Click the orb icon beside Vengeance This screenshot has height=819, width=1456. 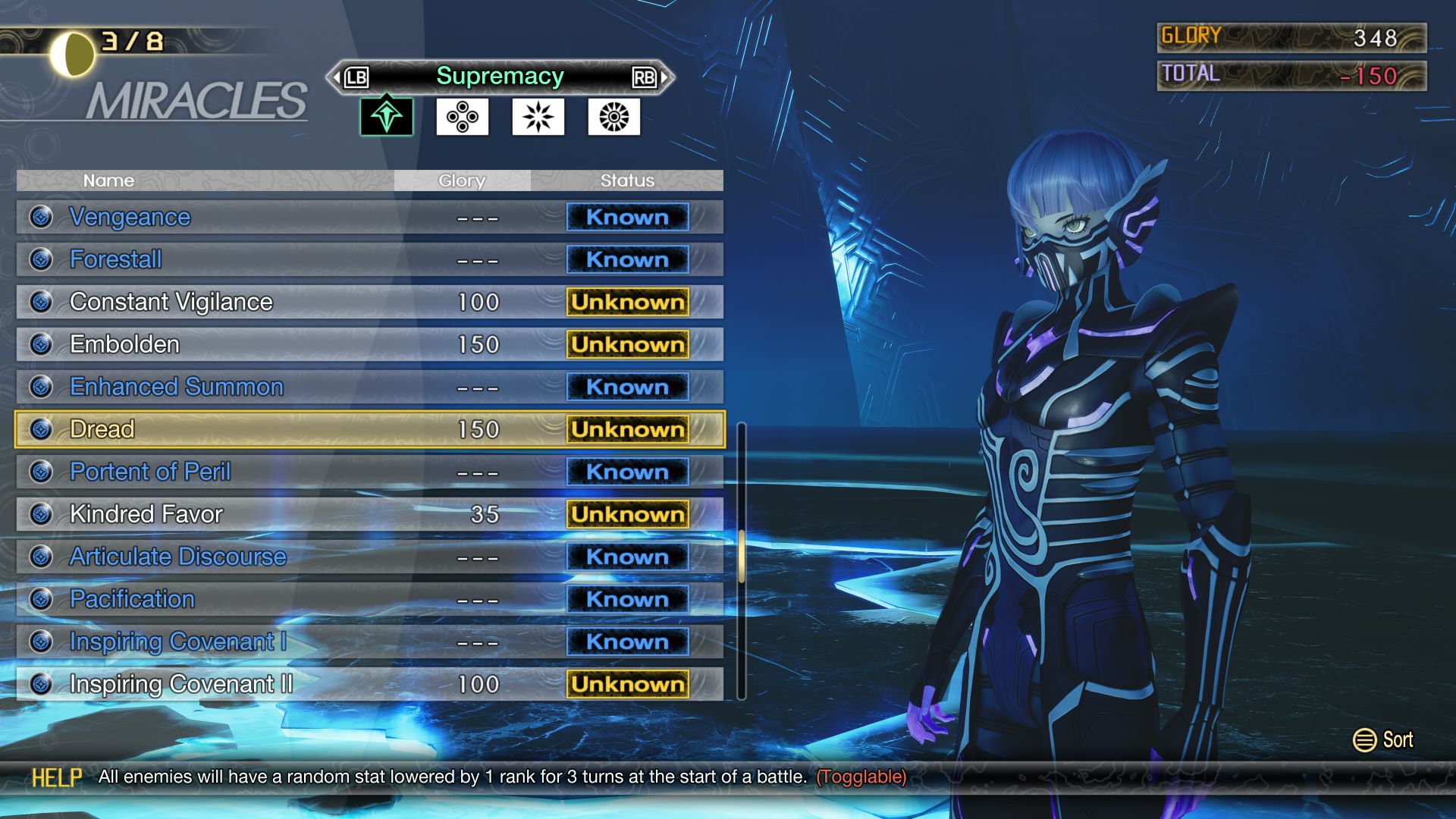39,217
